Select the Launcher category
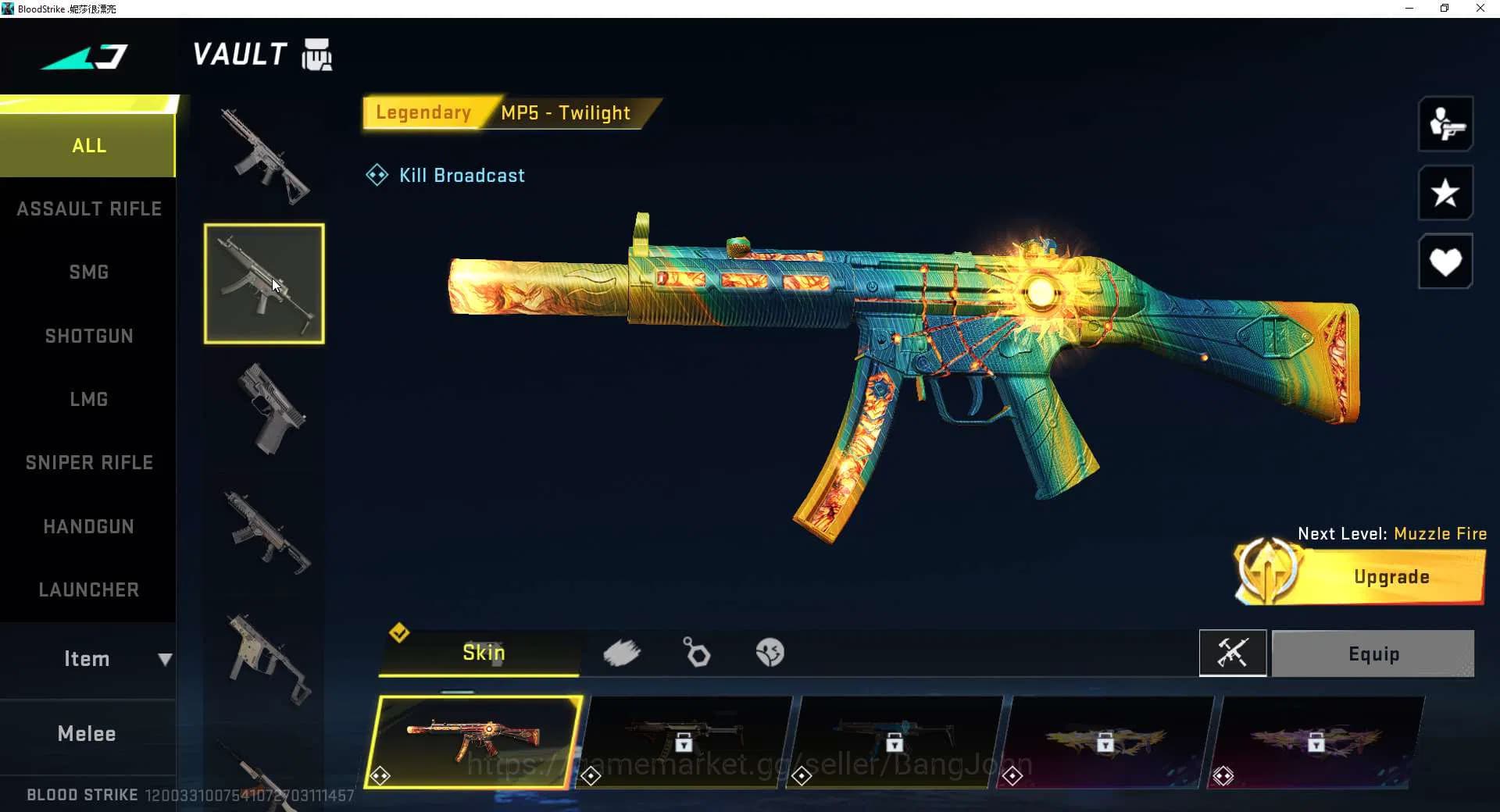 [x=88, y=589]
